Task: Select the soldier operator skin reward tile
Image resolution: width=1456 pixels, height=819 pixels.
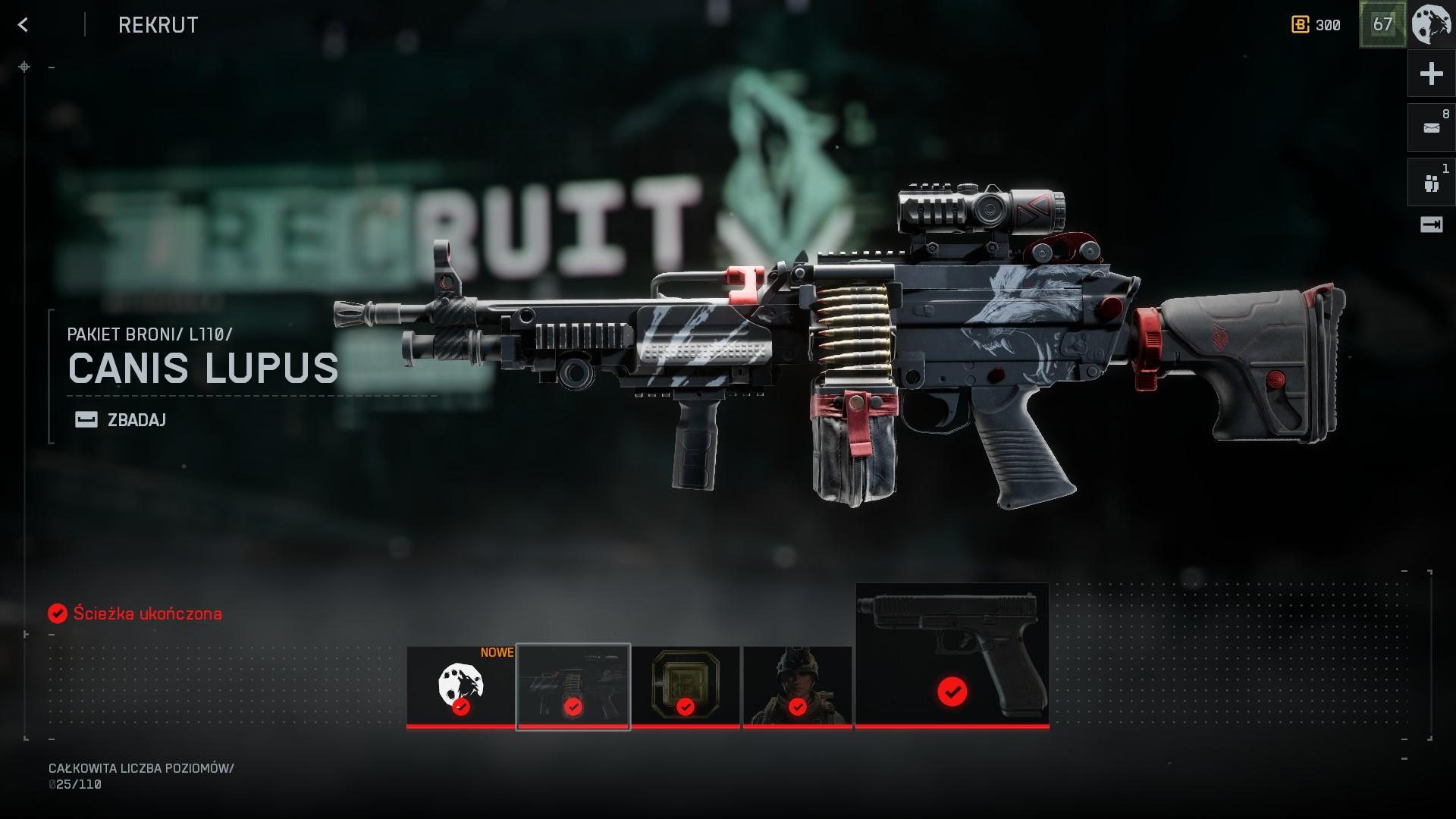Action: click(797, 686)
